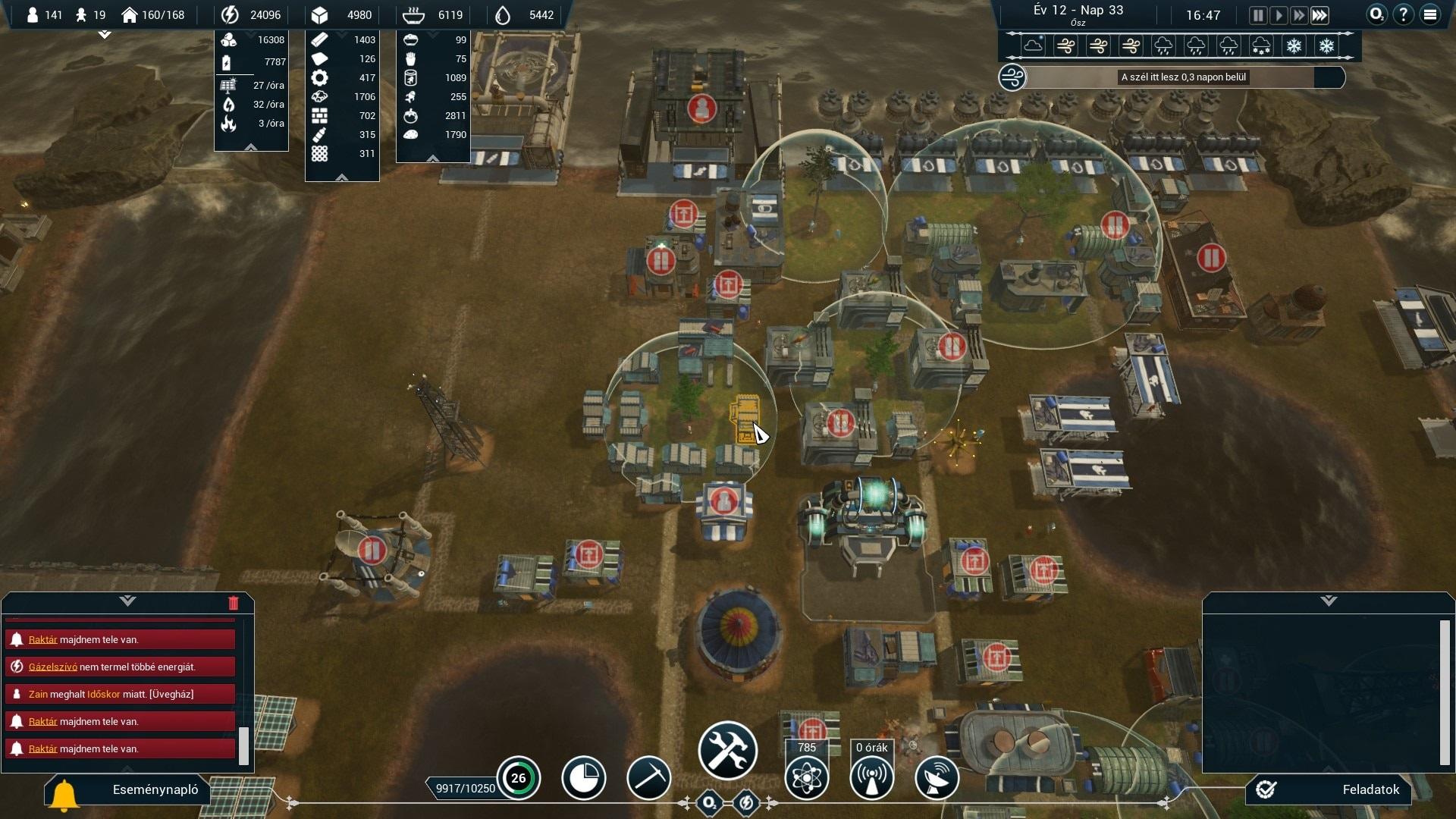The width and height of the screenshot is (1456, 819).
Task: Open the radio tower broadcast button
Action: [871, 778]
